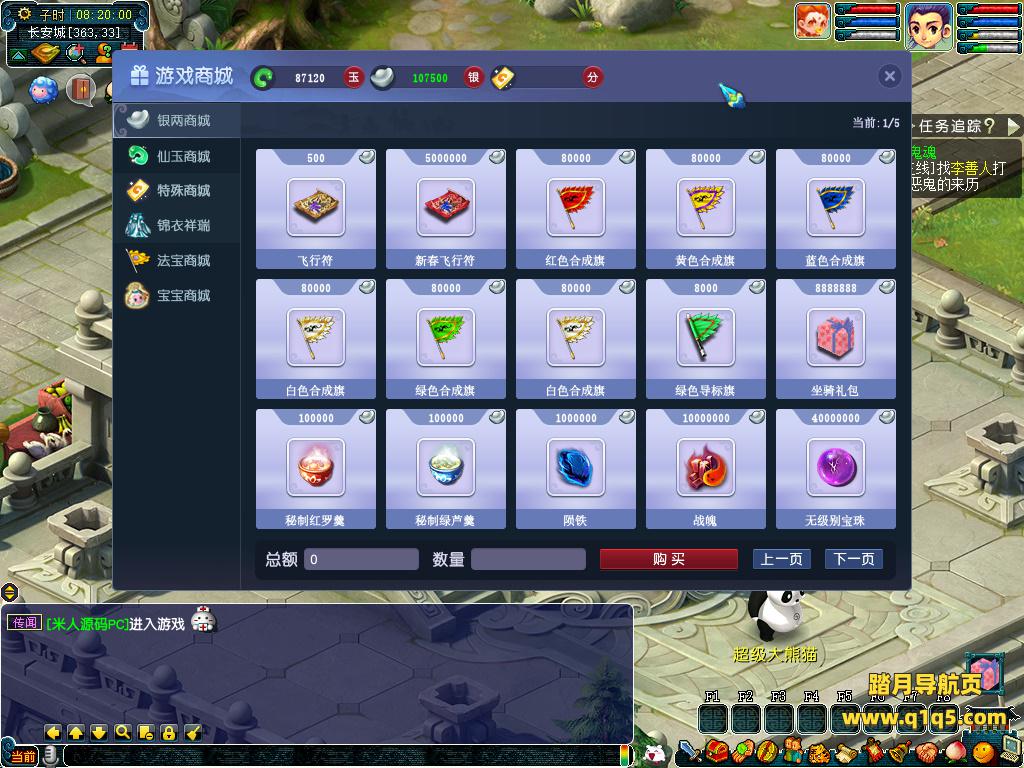Go back with the 上一页 button
Screen dimensions: 1024x768
[781, 559]
